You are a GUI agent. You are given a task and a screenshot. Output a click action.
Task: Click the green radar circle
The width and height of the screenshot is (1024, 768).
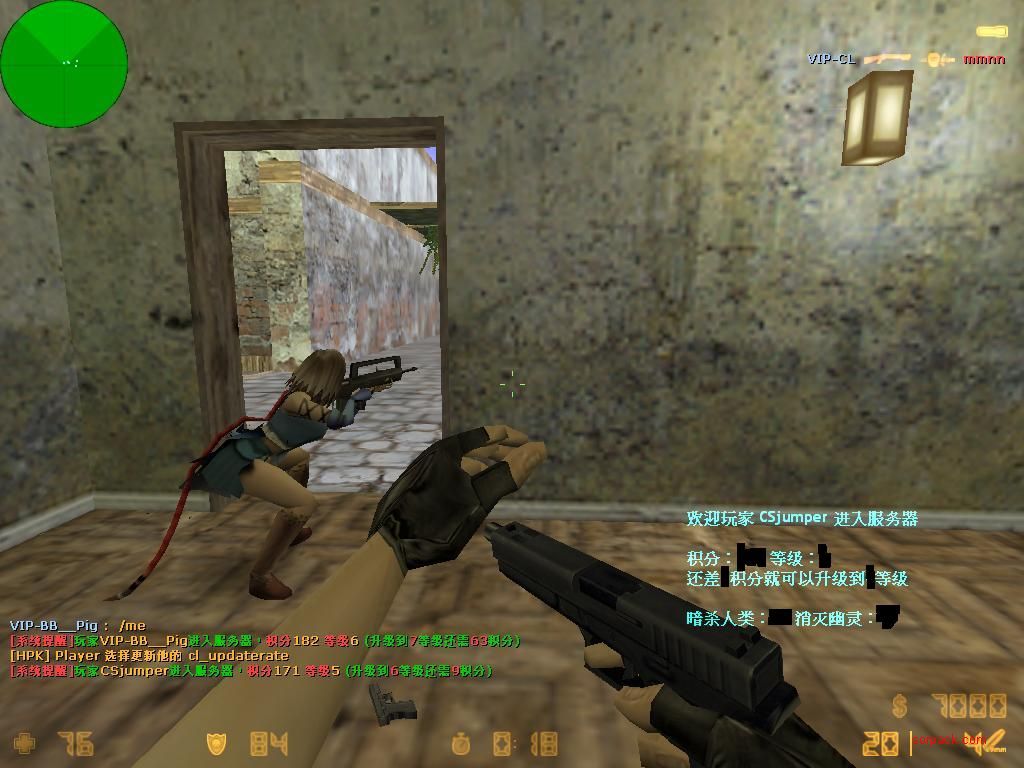click(64, 64)
